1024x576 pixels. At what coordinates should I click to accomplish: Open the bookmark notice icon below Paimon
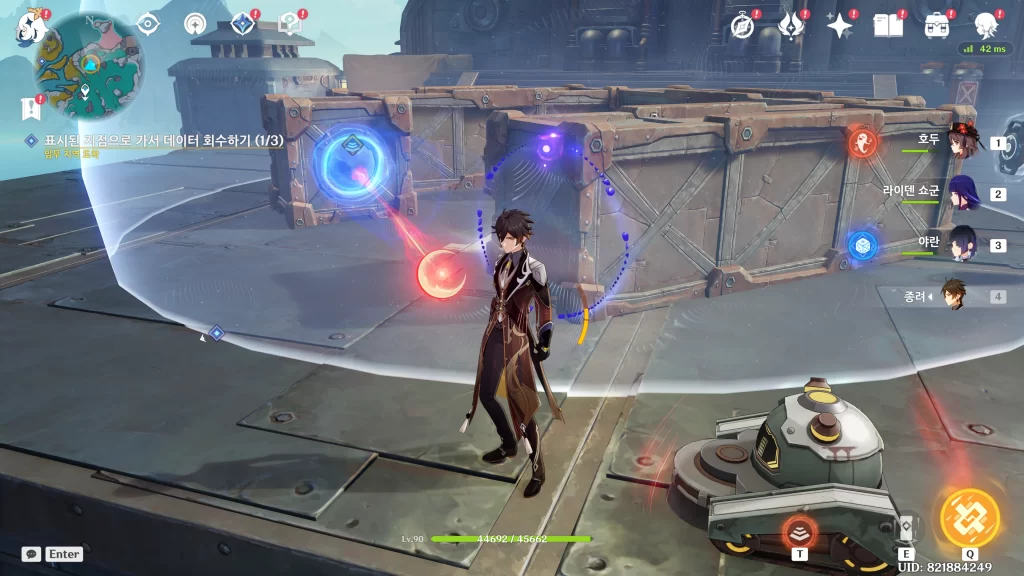[27, 107]
